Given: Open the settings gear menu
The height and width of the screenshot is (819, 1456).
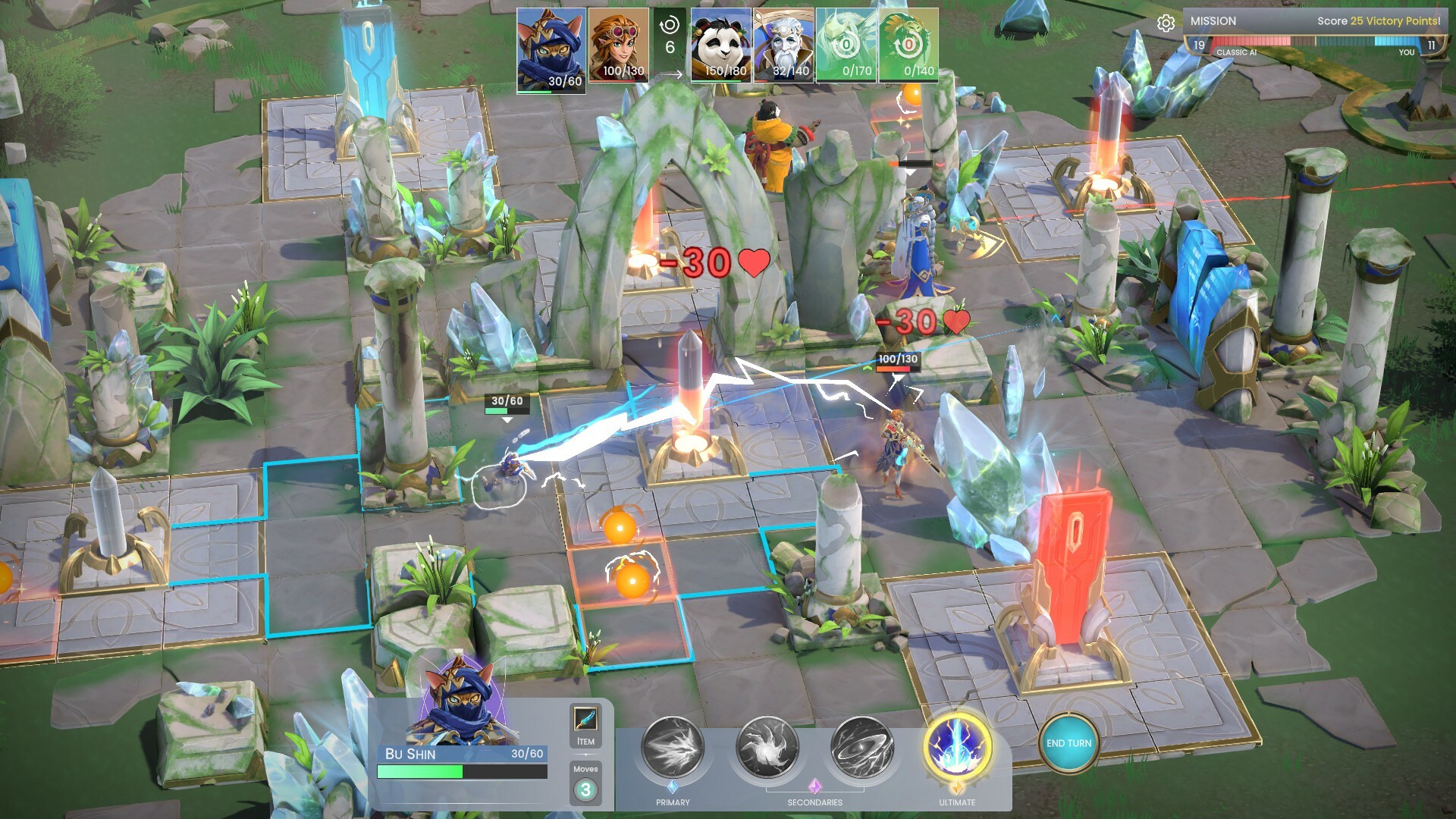Looking at the screenshot, I should point(1166,23).
